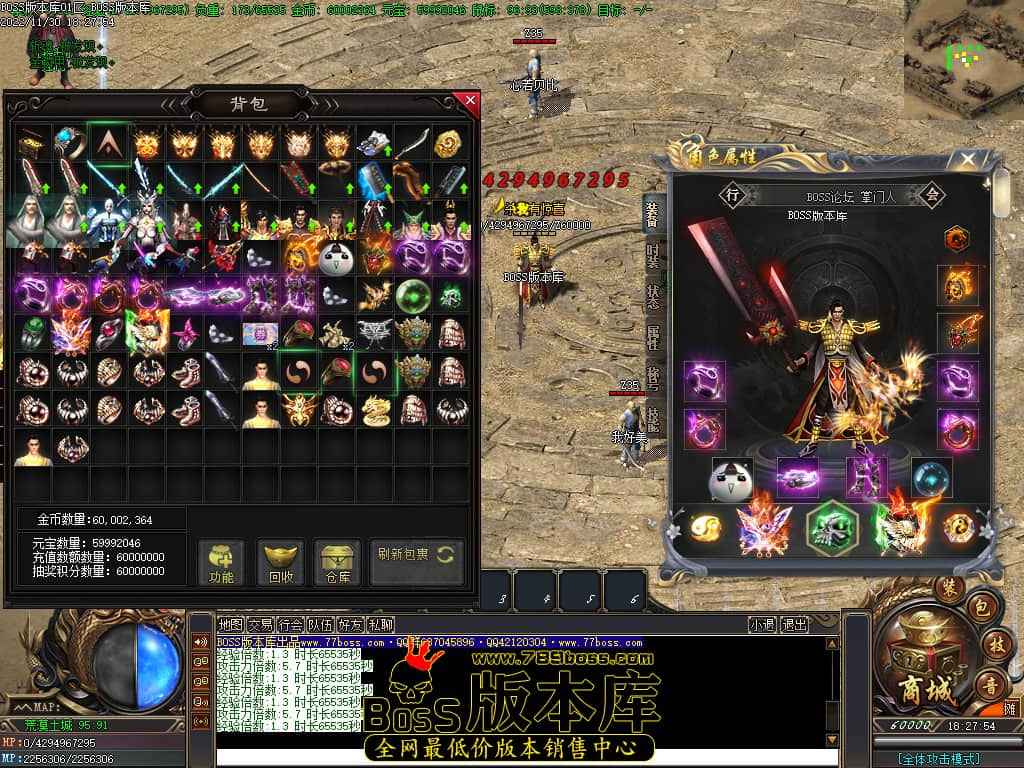Click the 小退 logout button
The image size is (1024, 768).
pyautogui.click(x=763, y=625)
